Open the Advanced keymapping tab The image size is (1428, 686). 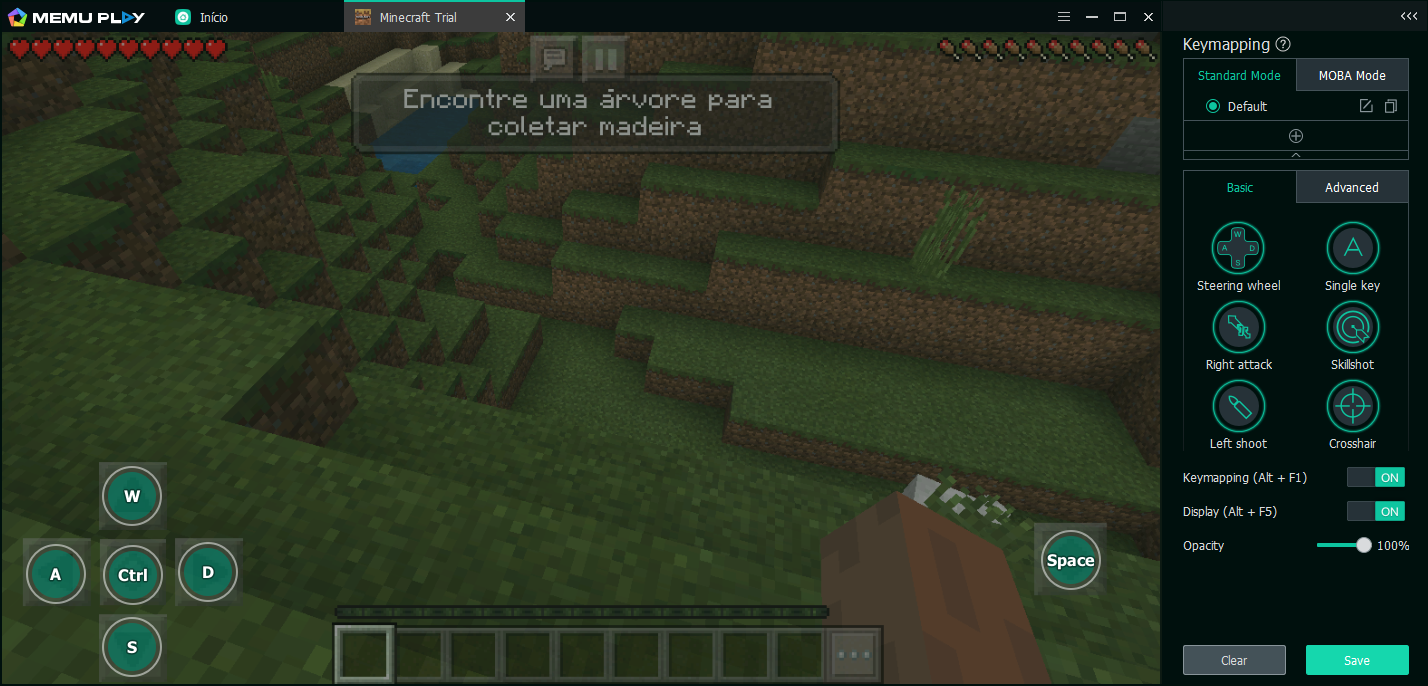tap(1352, 187)
